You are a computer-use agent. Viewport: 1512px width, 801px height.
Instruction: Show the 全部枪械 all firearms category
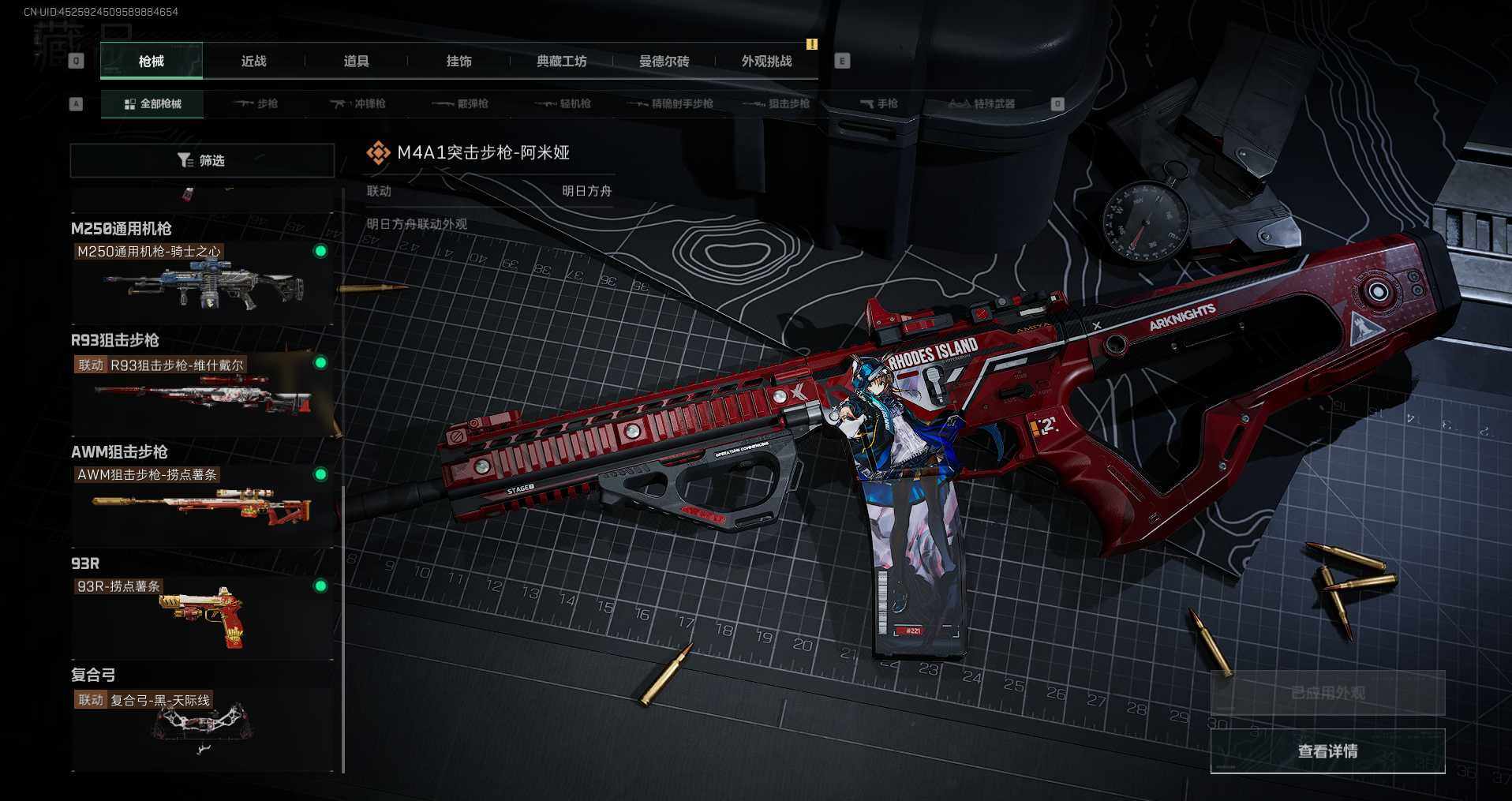coord(152,104)
